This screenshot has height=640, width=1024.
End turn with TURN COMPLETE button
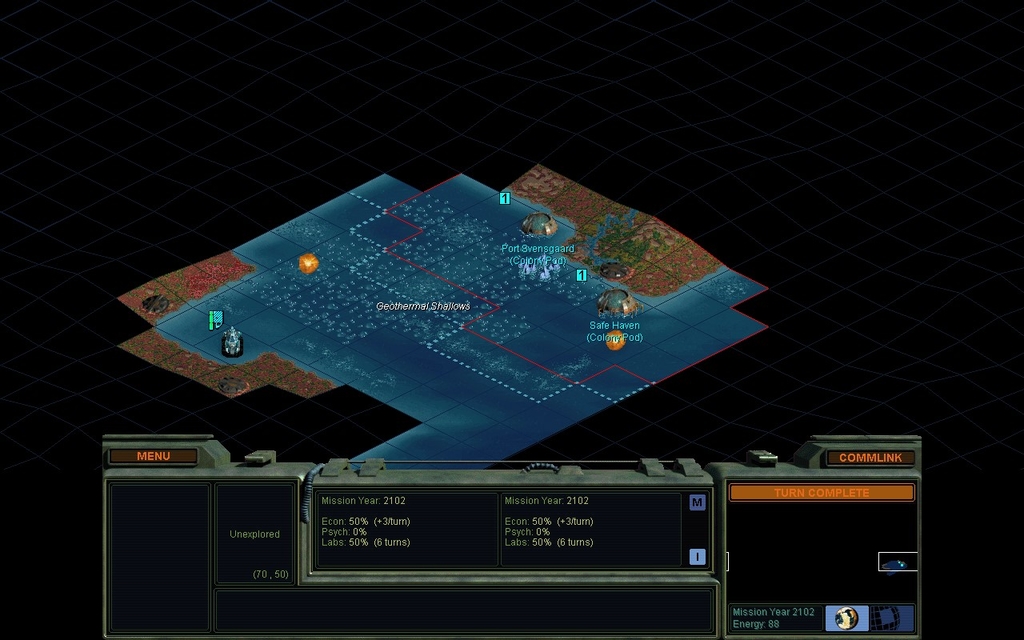(821, 493)
